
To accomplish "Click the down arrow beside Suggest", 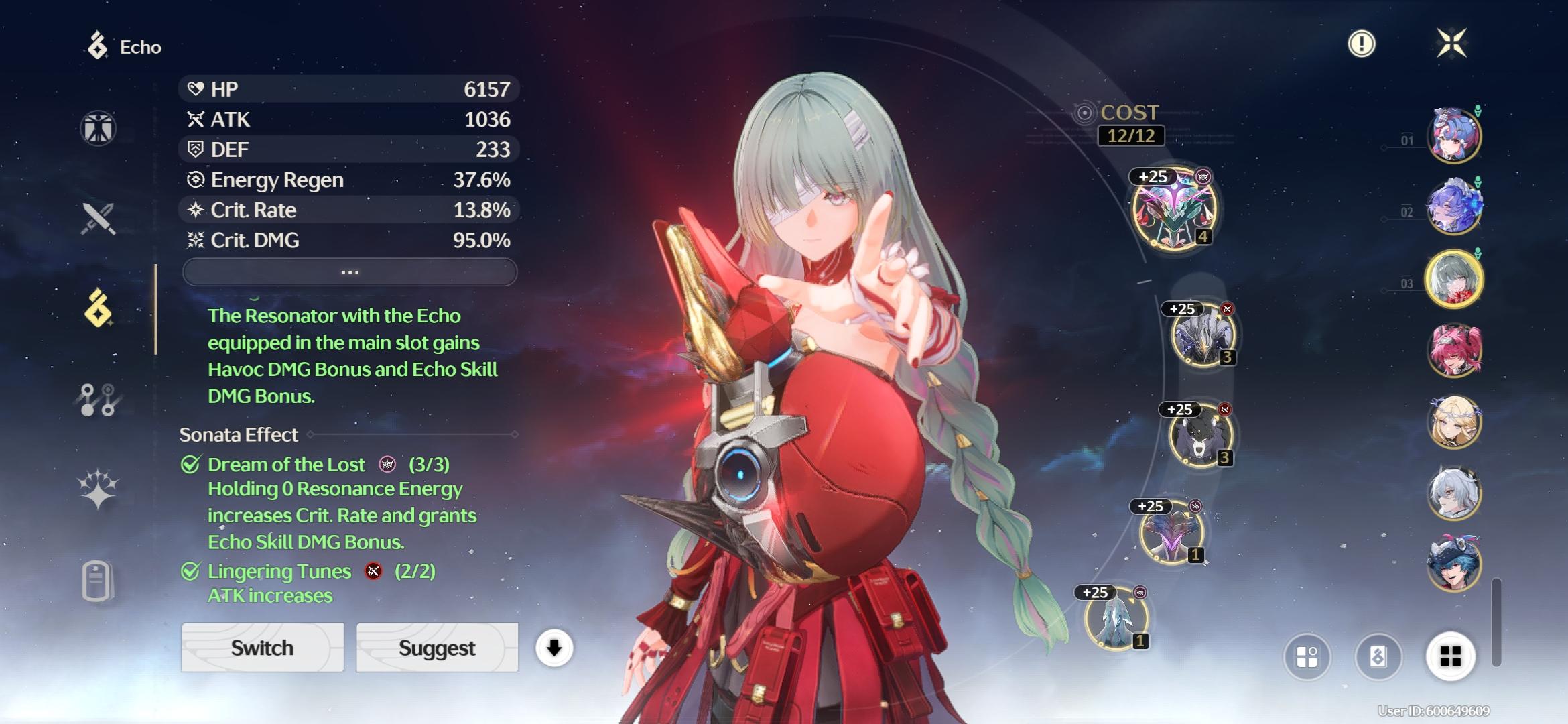I will [x=554, y=648].
